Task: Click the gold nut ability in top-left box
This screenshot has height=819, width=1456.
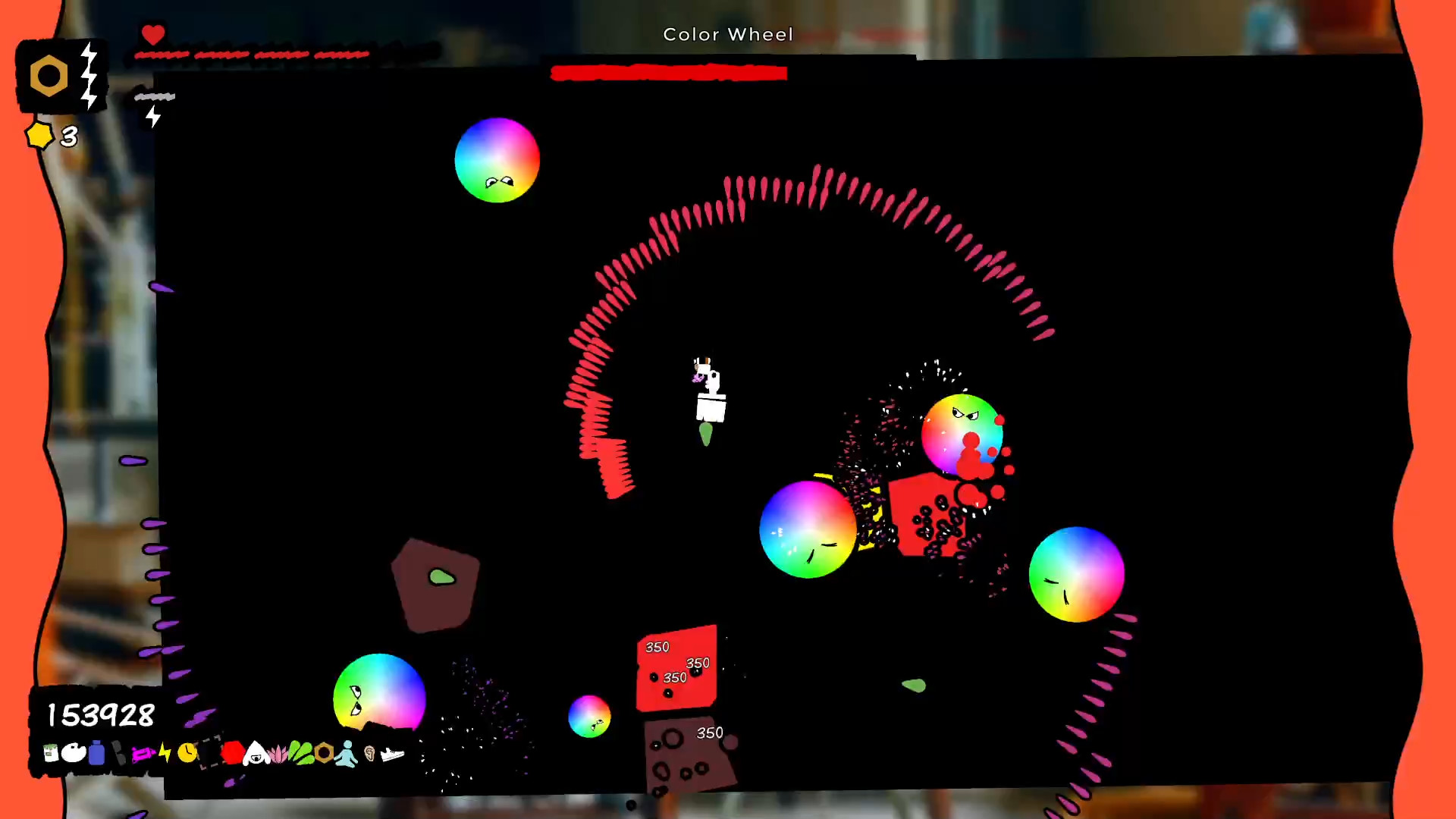Action: pos(49,74)
